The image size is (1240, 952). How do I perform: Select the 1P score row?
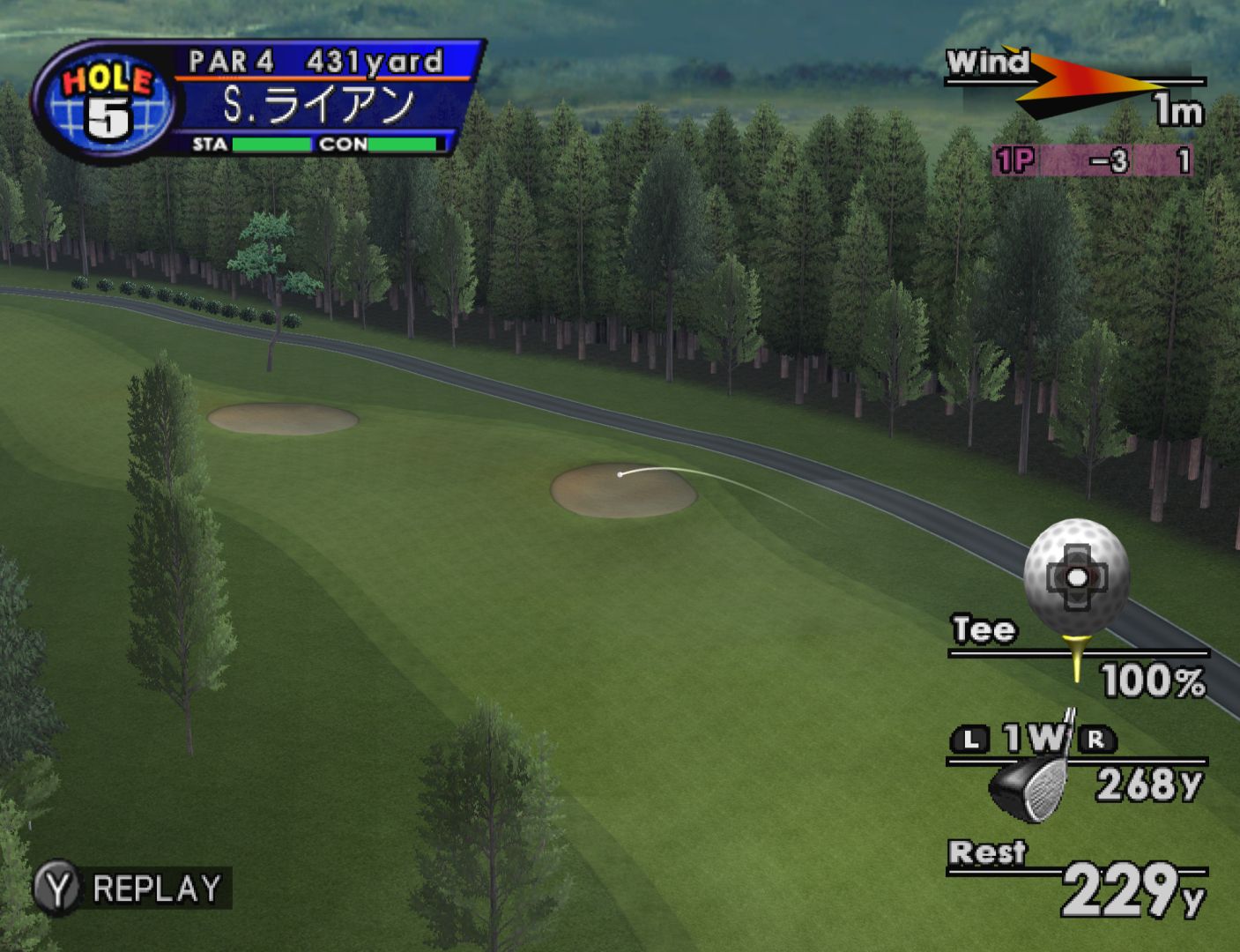(x=1092, y=161)
